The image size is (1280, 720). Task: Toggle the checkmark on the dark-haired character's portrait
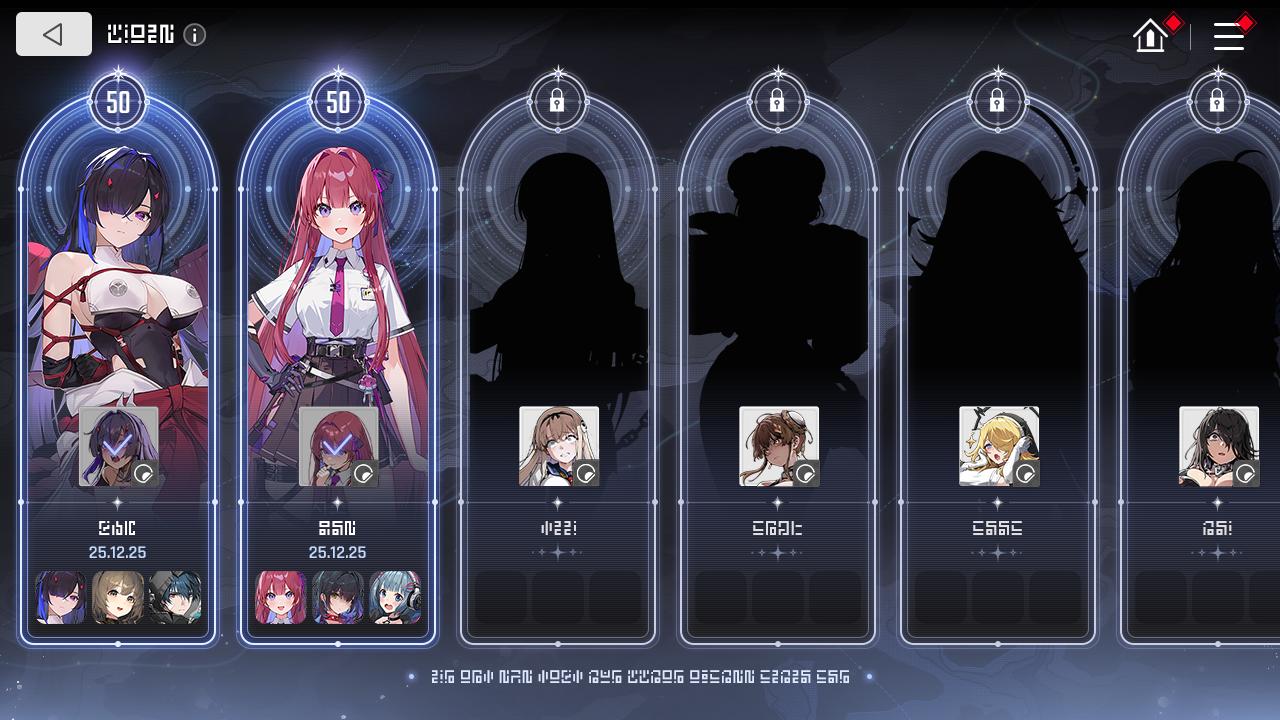117,445
